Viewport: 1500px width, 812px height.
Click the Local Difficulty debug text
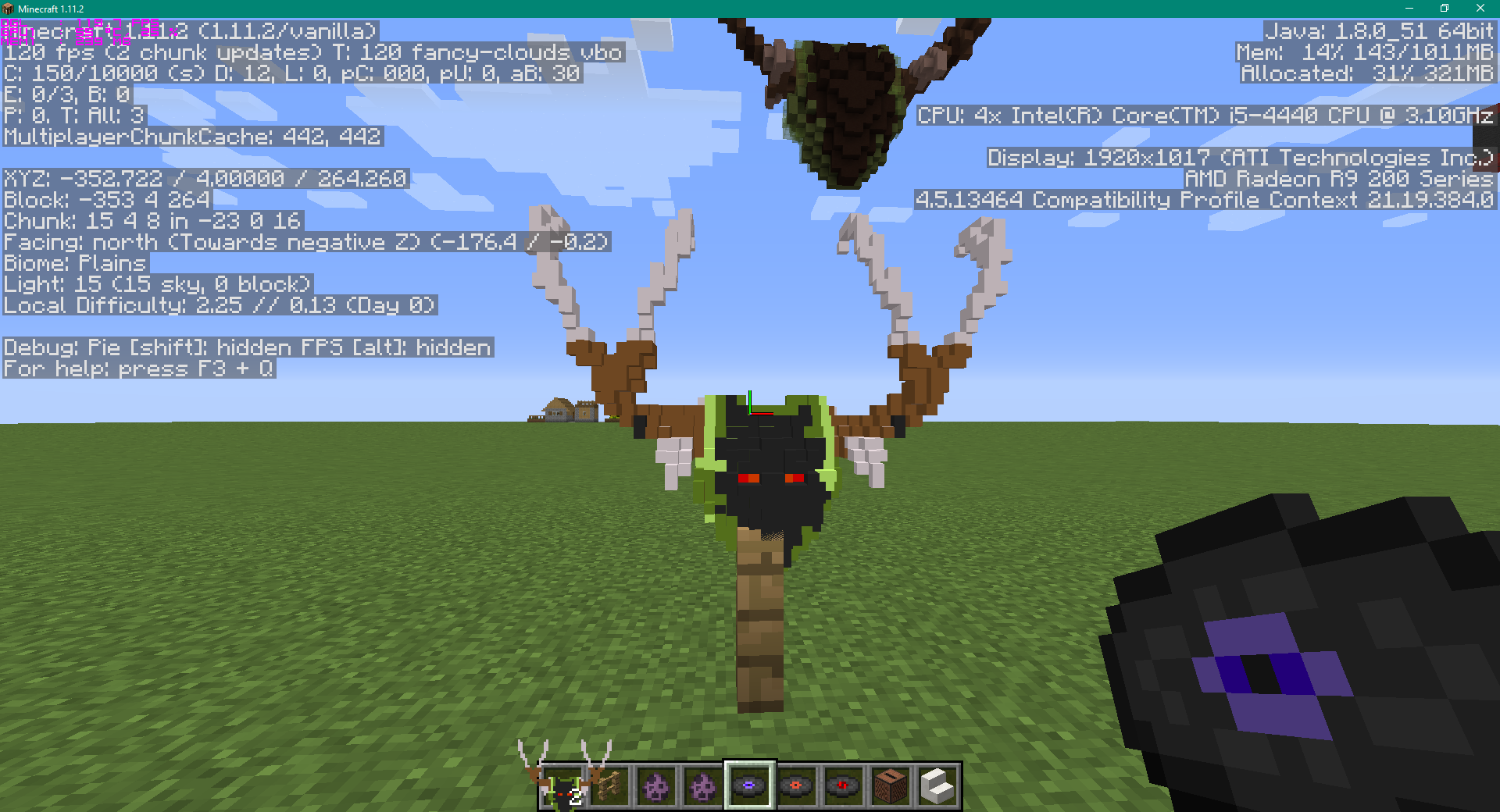click(219, 305)
